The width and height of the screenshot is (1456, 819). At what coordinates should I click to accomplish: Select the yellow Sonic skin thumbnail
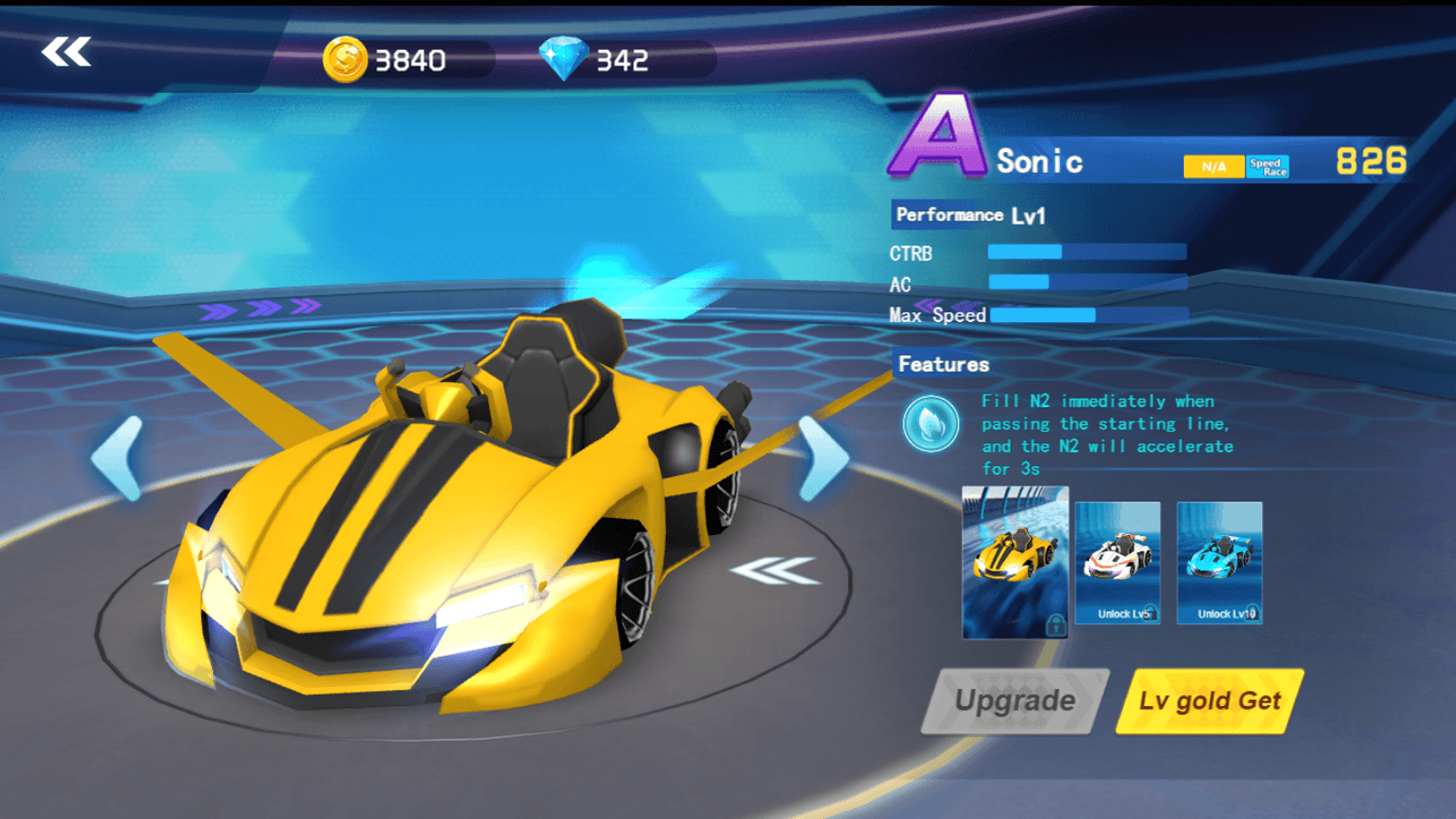coord(1014,564)
